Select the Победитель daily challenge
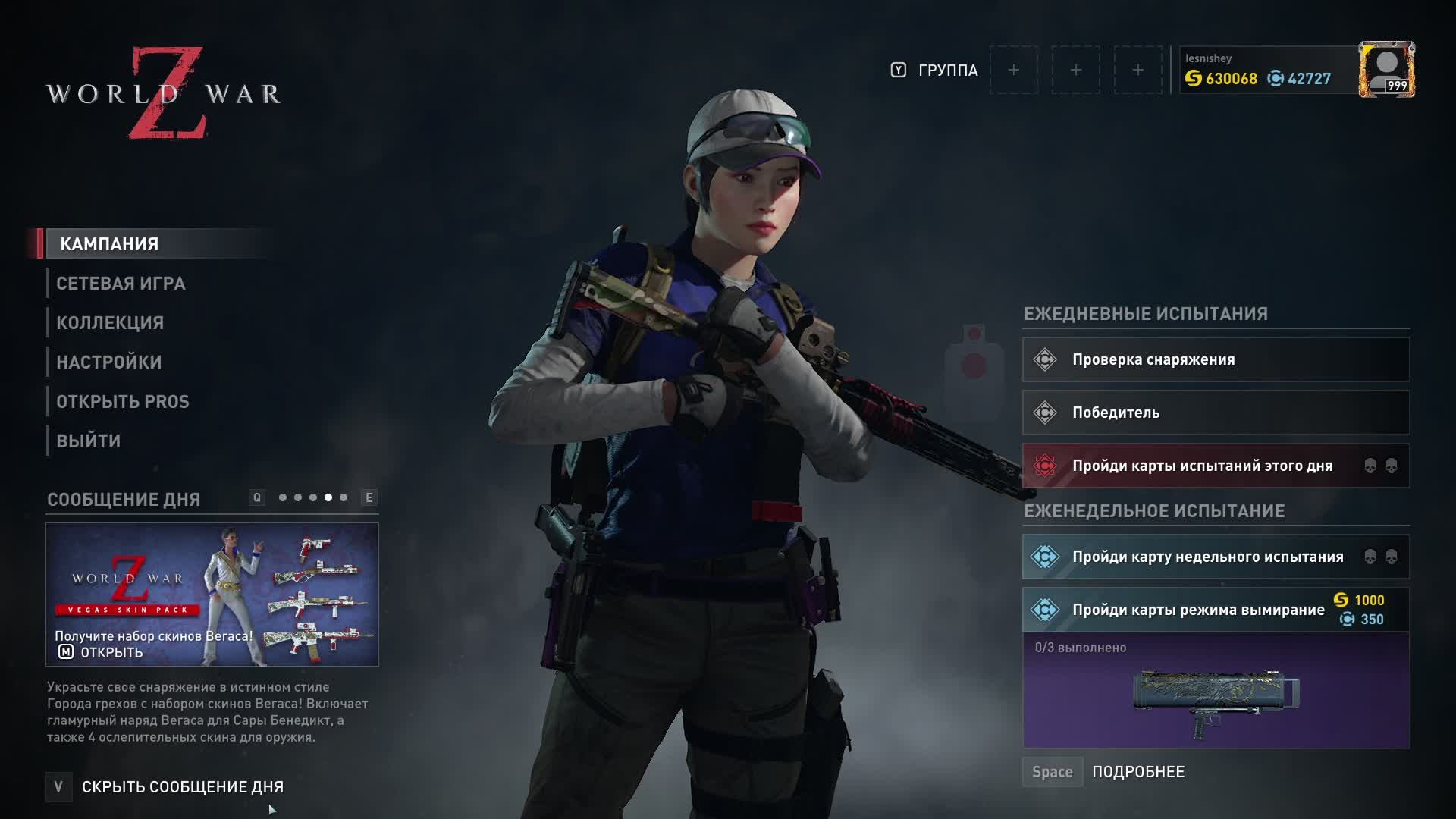1456x819 pixels. 1216,413
